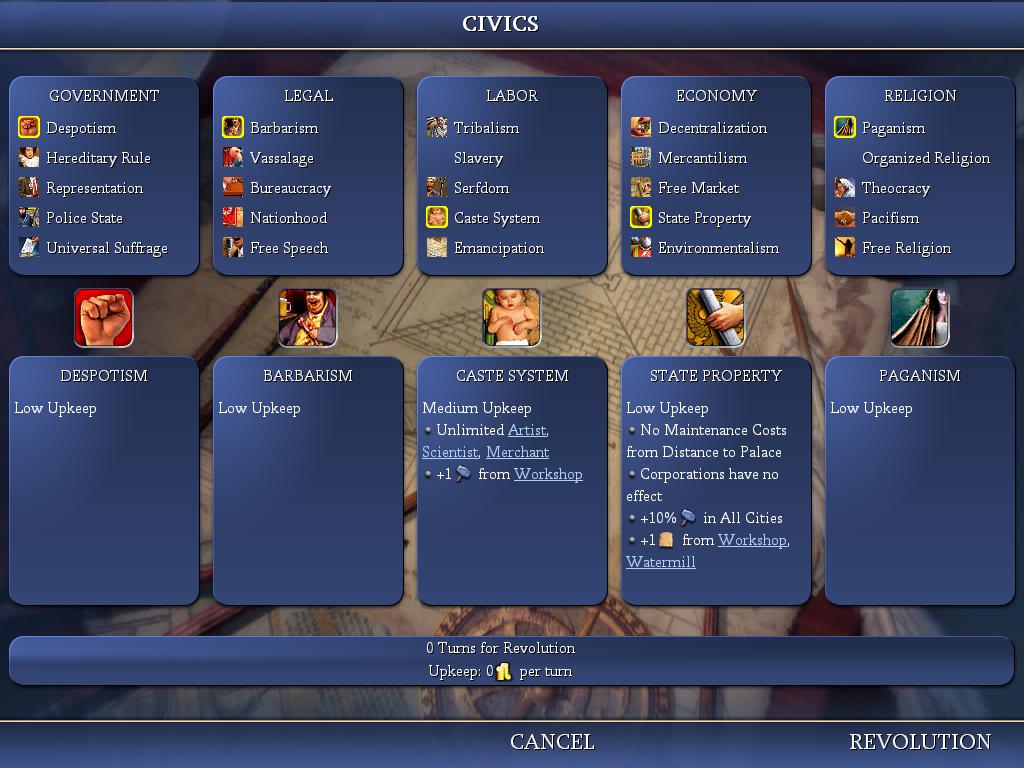1024x768 pixels.
Task: Choose Organized Religion civic
Action: 925,158
